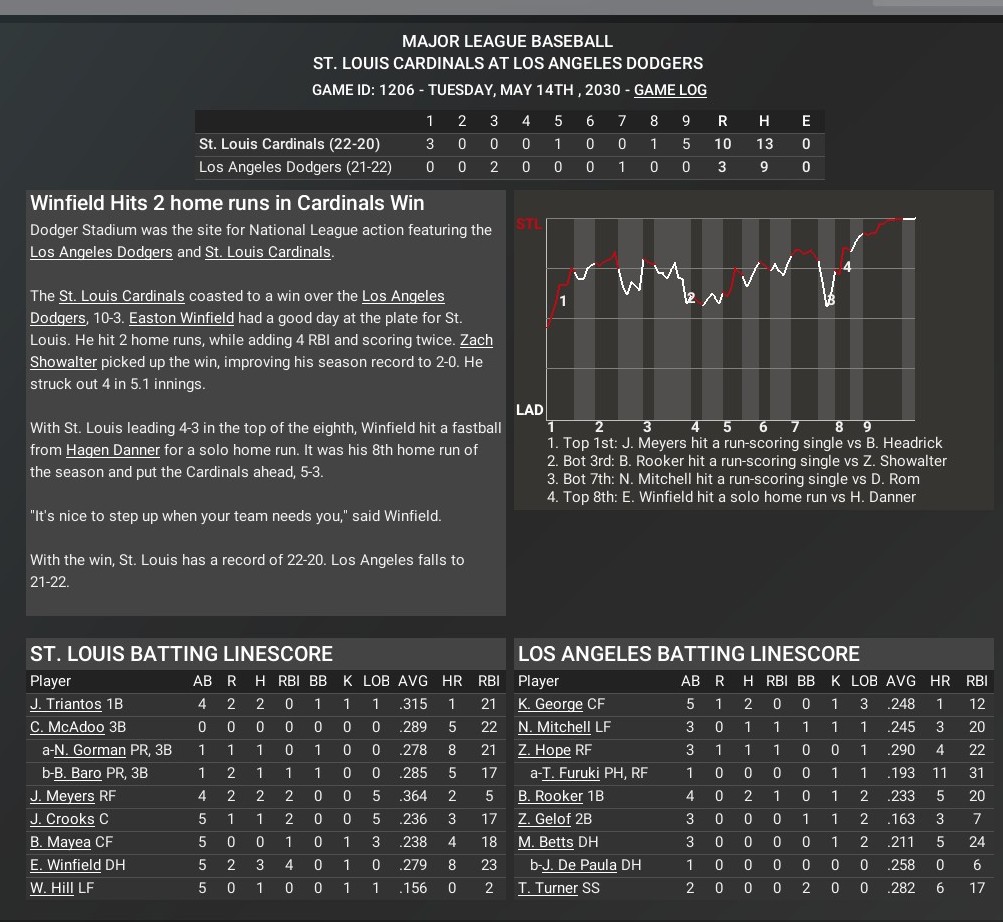The width and height of the screenshot is (1003, 922).
Task: Open K. George's player profile
Action: (550, 705)
